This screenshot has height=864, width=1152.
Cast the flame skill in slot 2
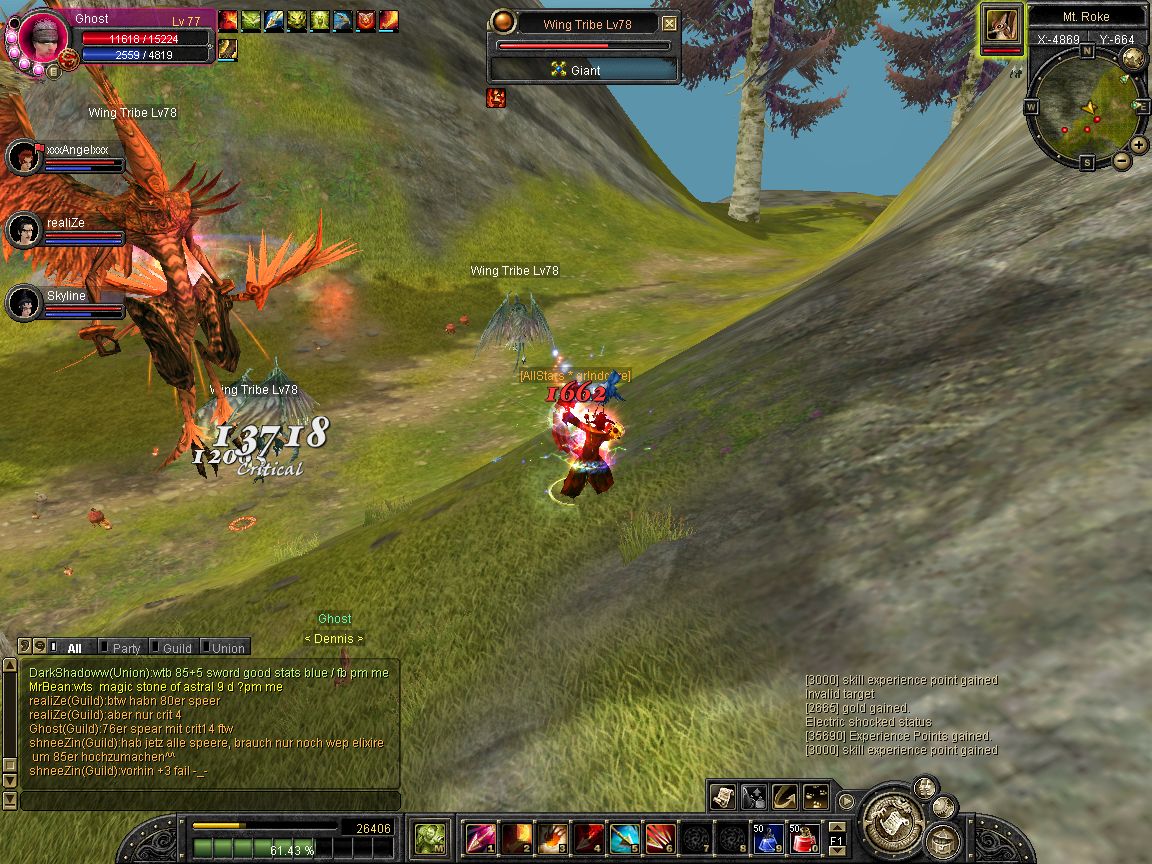tap(516, 838)
